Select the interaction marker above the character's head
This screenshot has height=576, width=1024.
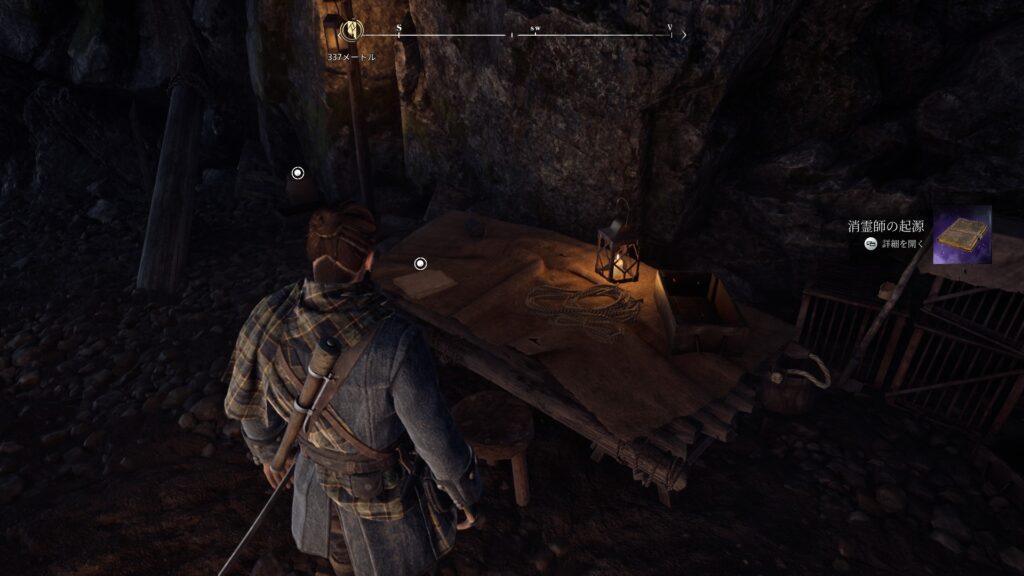click(x=297, y=173)
